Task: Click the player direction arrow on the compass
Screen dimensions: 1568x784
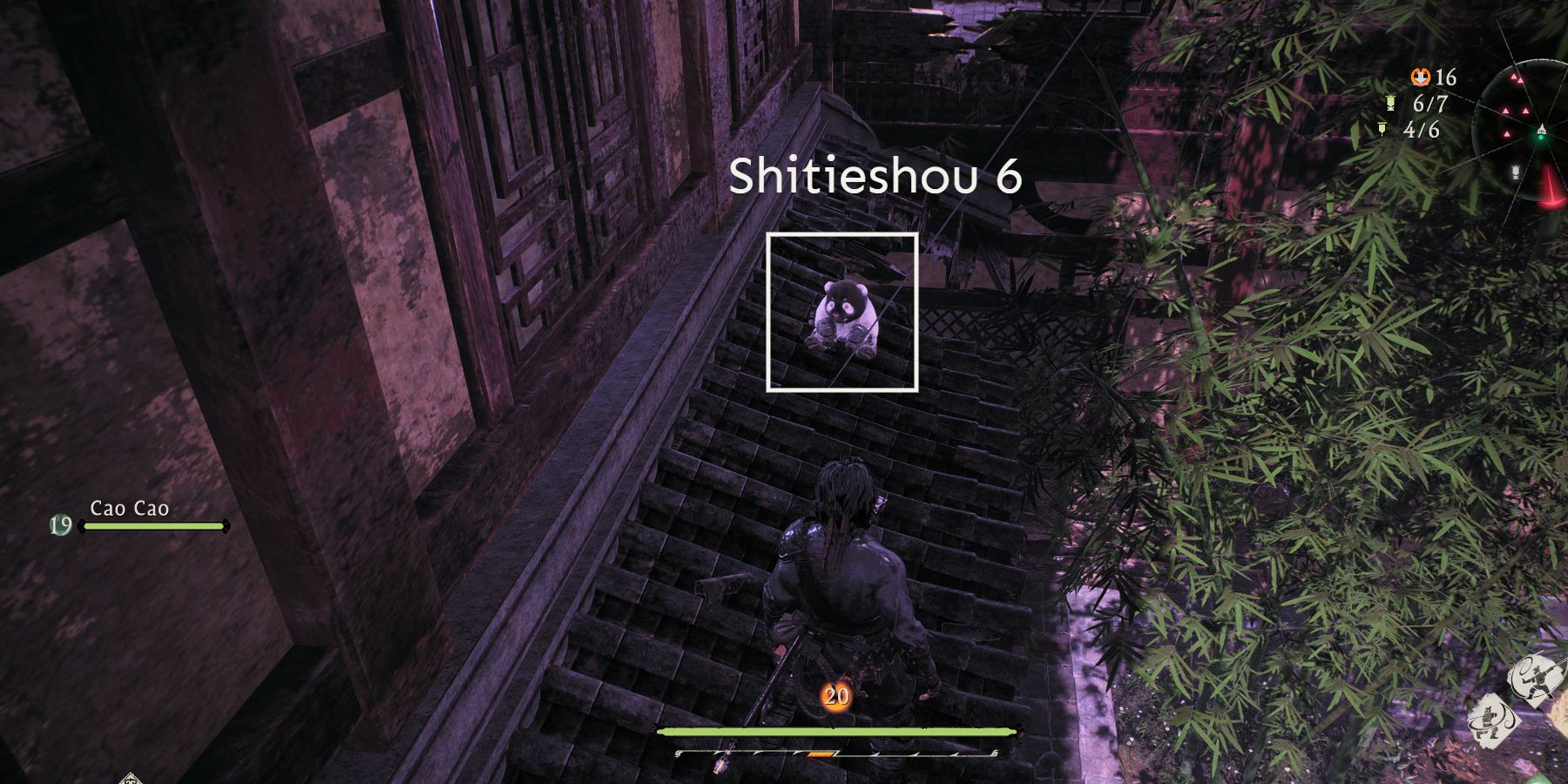Action: tap(1542, 129)
